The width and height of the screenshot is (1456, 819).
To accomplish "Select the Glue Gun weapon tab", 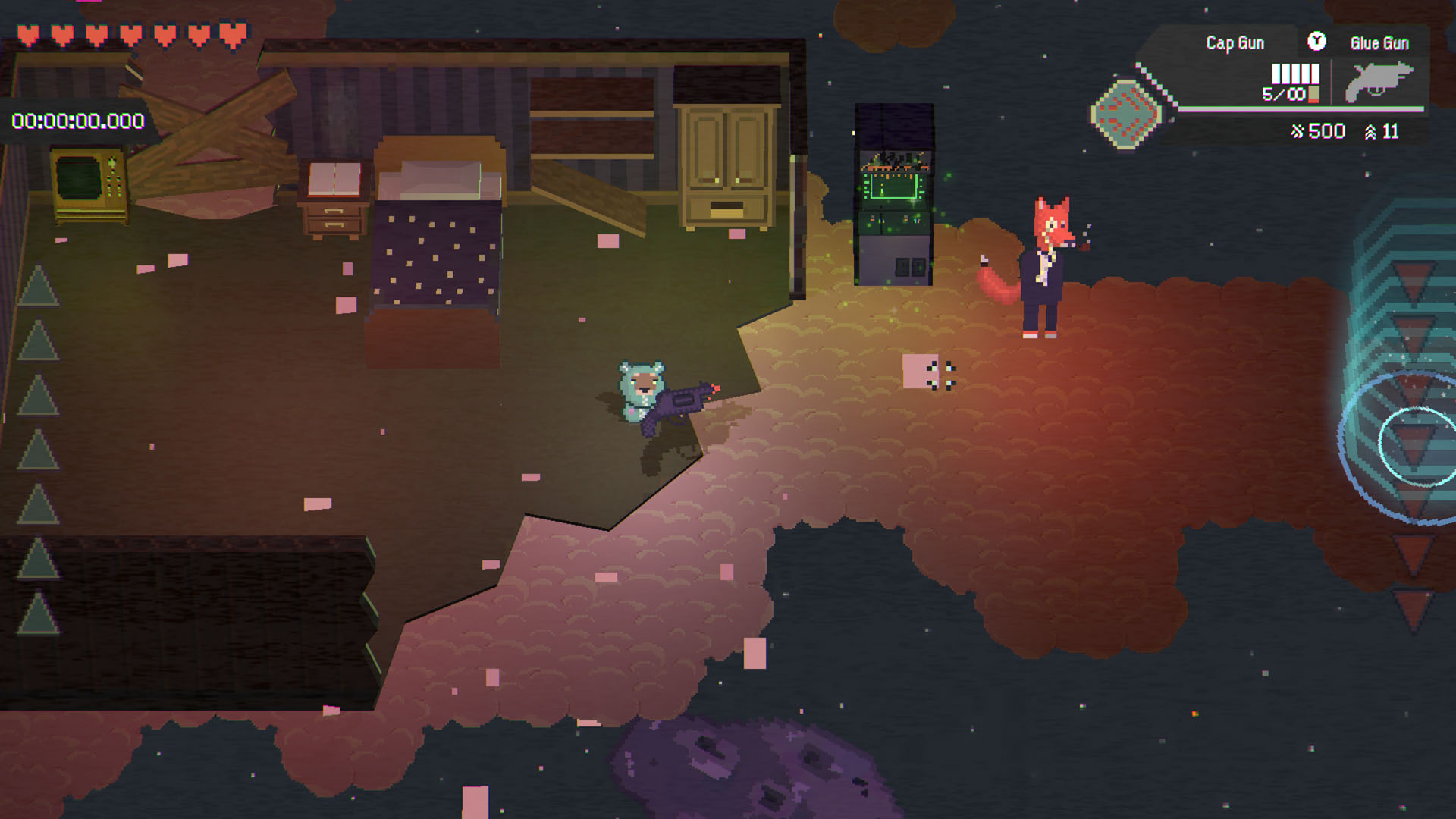I will pos(1380,43).
